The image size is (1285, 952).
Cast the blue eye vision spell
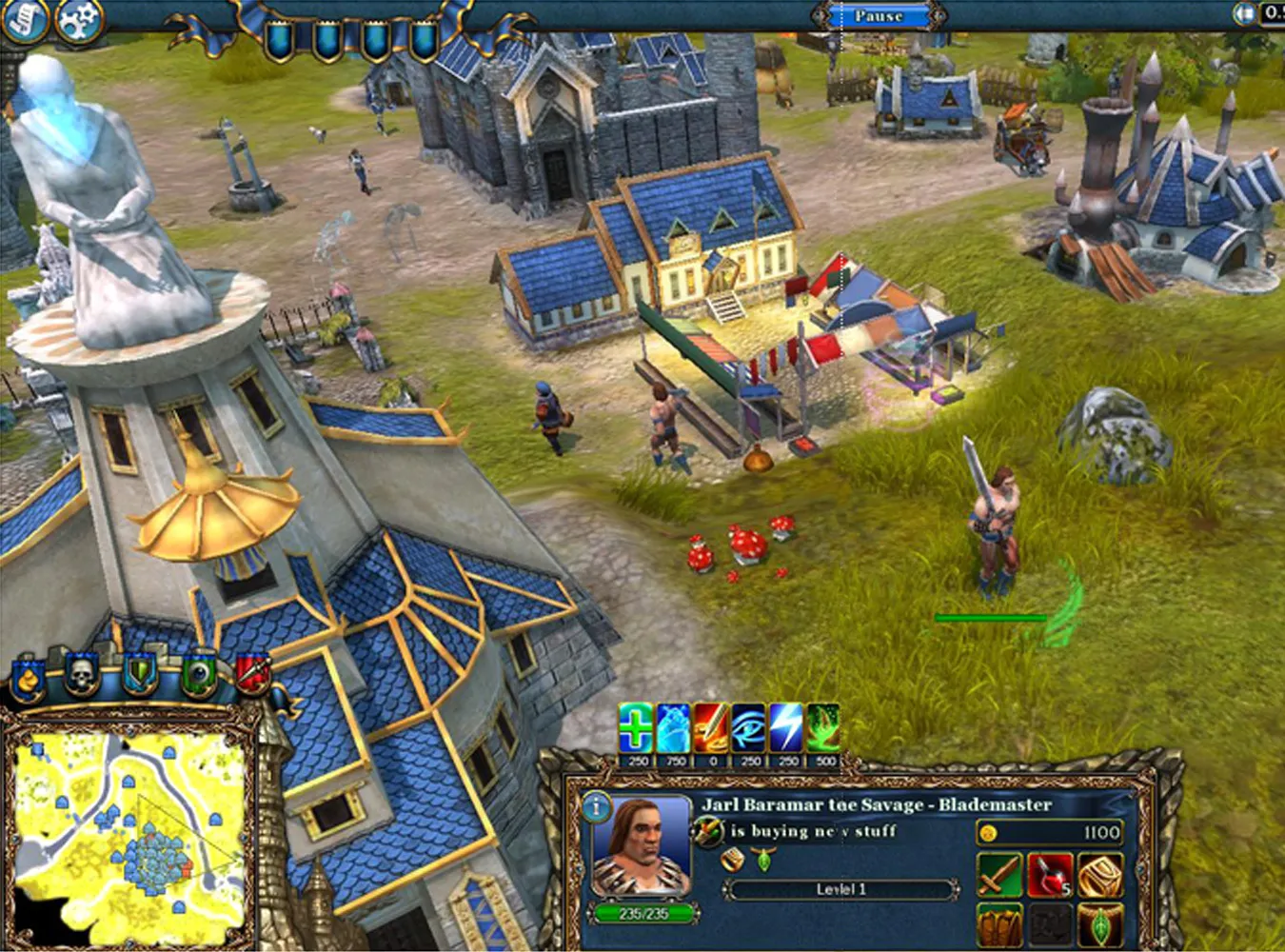[x=748, y=729]
